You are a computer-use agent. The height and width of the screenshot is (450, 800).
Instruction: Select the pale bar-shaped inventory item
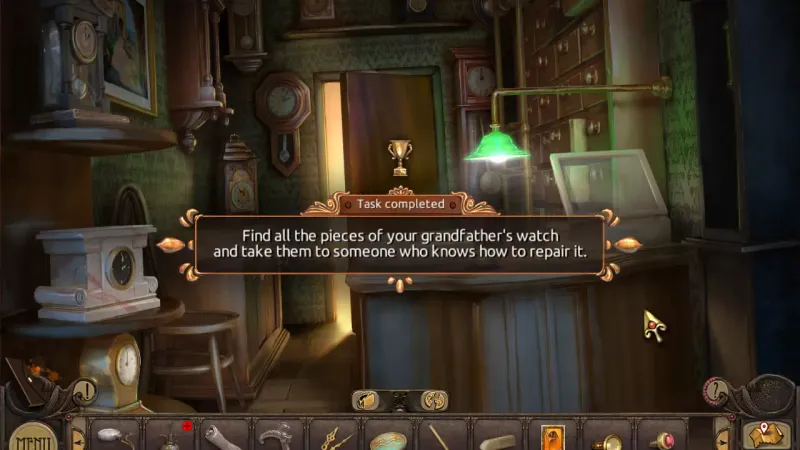click(496, 438)
